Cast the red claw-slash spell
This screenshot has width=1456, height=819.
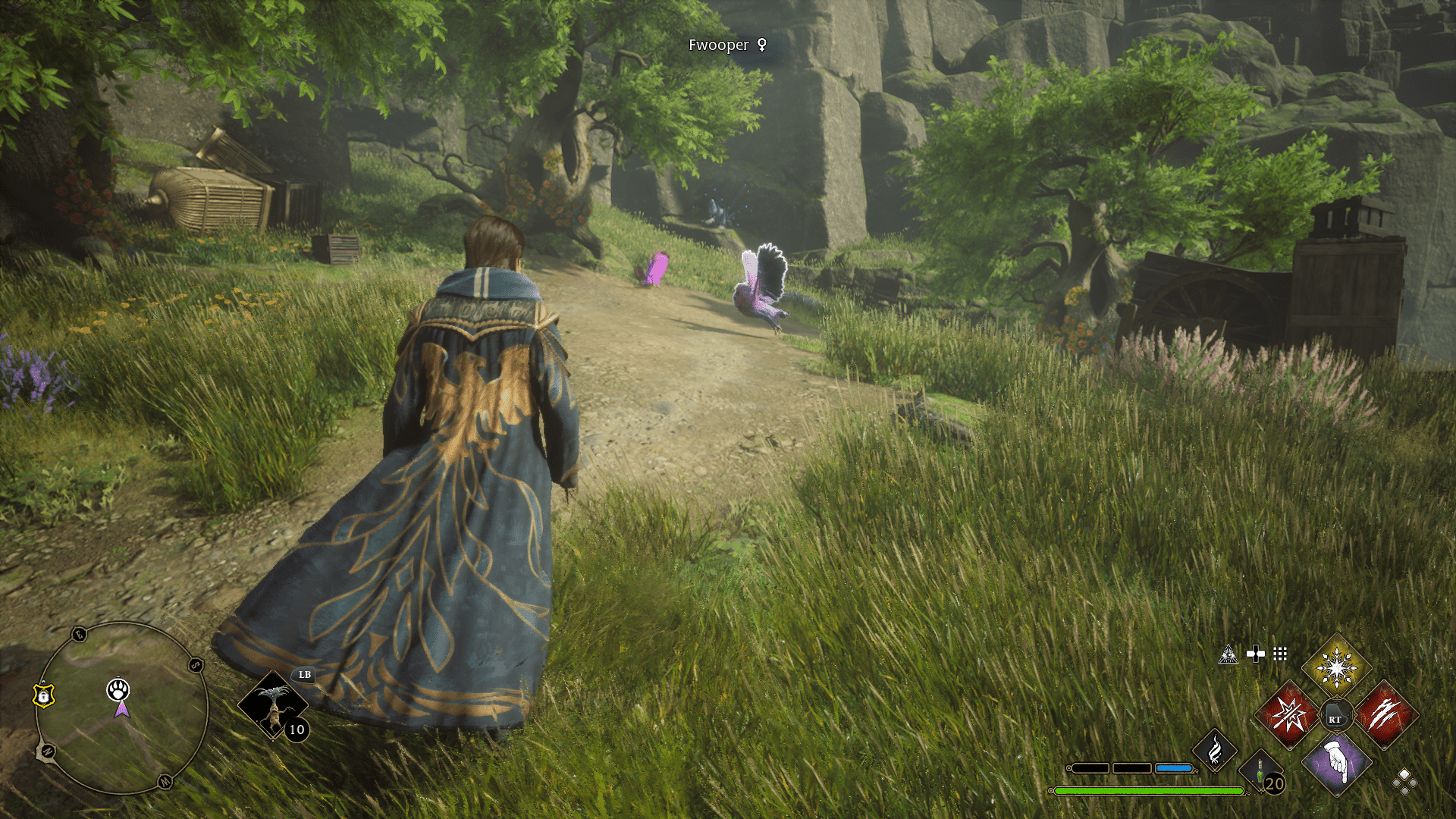(x=1385, y=714)
